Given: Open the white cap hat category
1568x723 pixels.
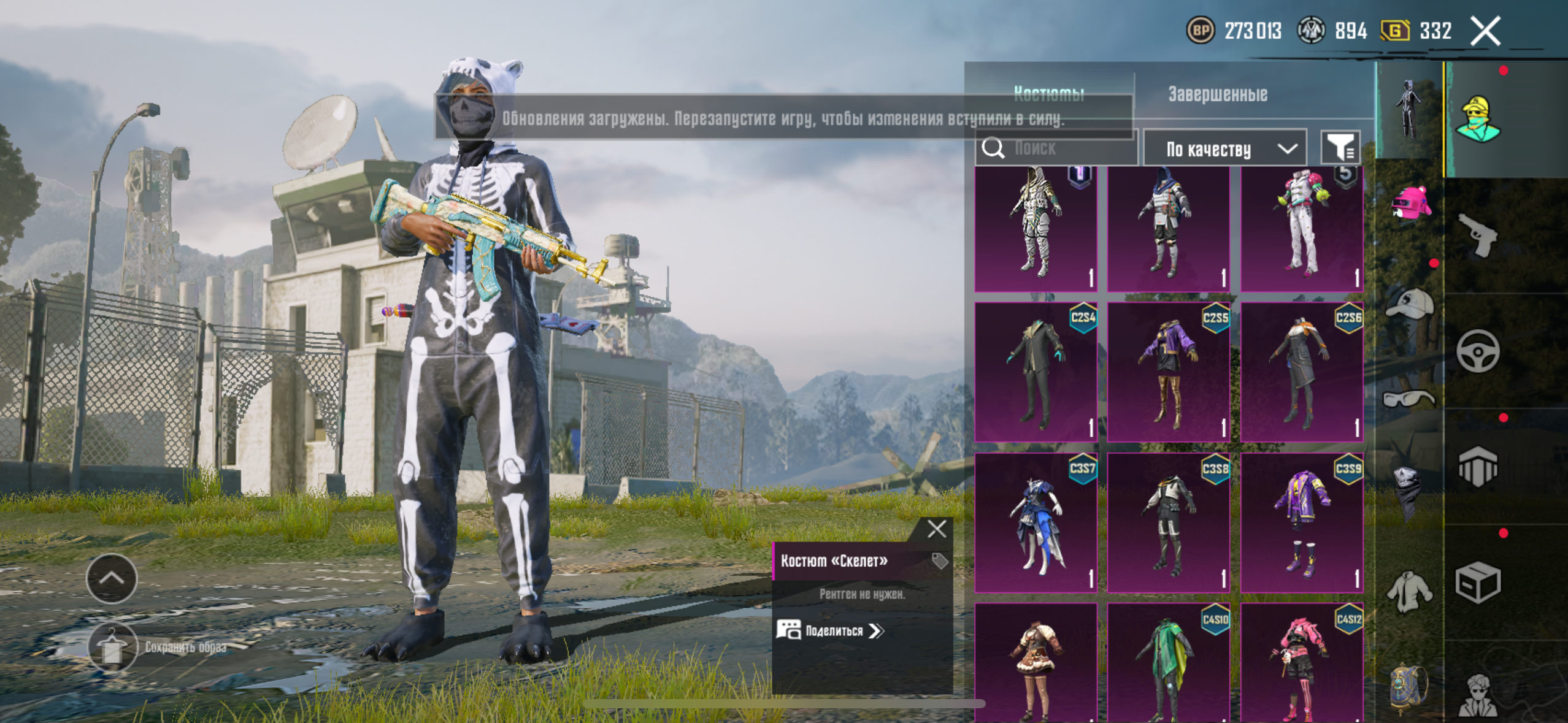Looking at the screenshot, I should (x=1409, y=304).
